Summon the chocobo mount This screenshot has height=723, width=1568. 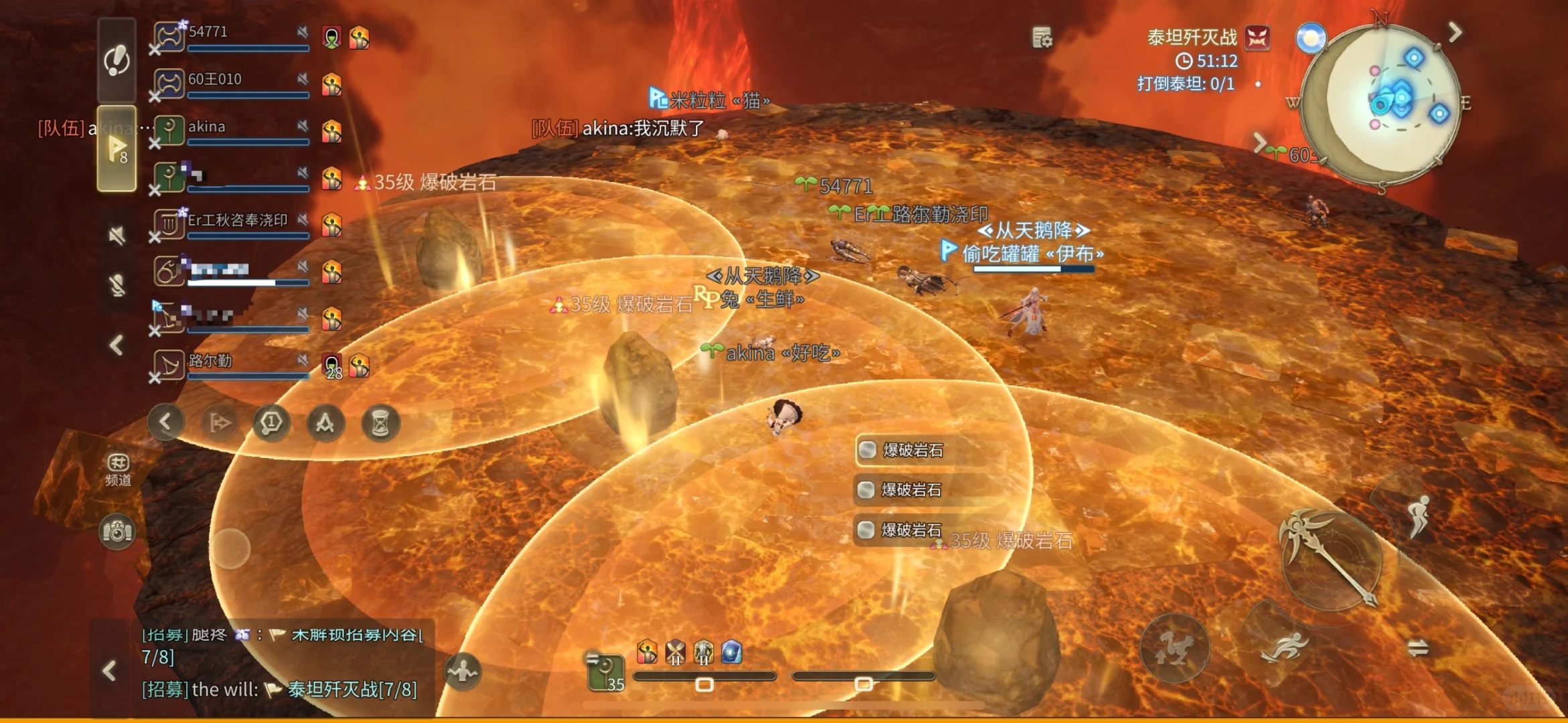click(x=1174, y=647)
